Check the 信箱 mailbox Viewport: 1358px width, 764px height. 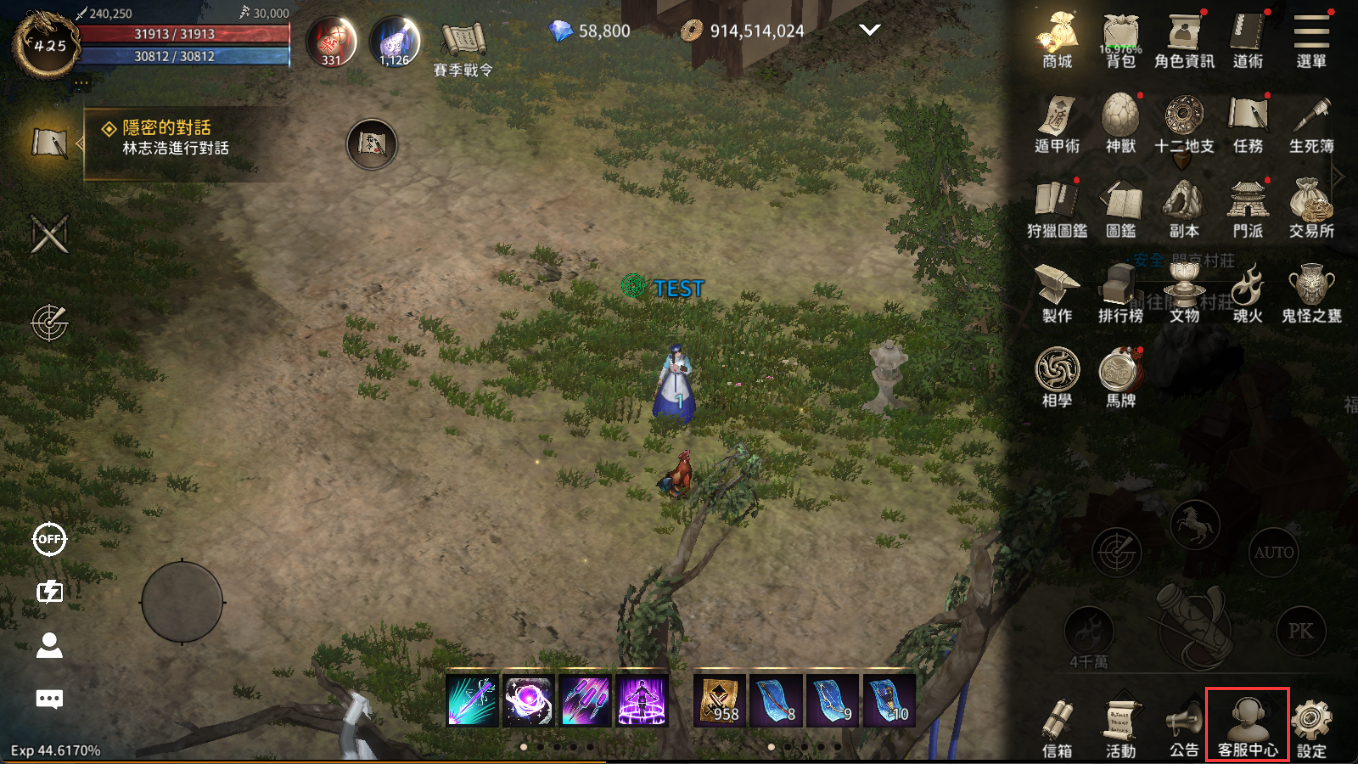point(1057,725)
